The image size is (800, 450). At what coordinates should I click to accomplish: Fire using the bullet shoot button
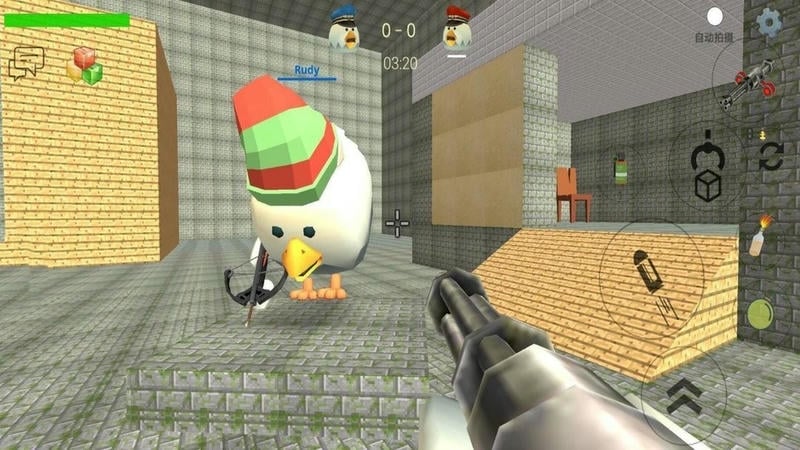pos(645,274)
